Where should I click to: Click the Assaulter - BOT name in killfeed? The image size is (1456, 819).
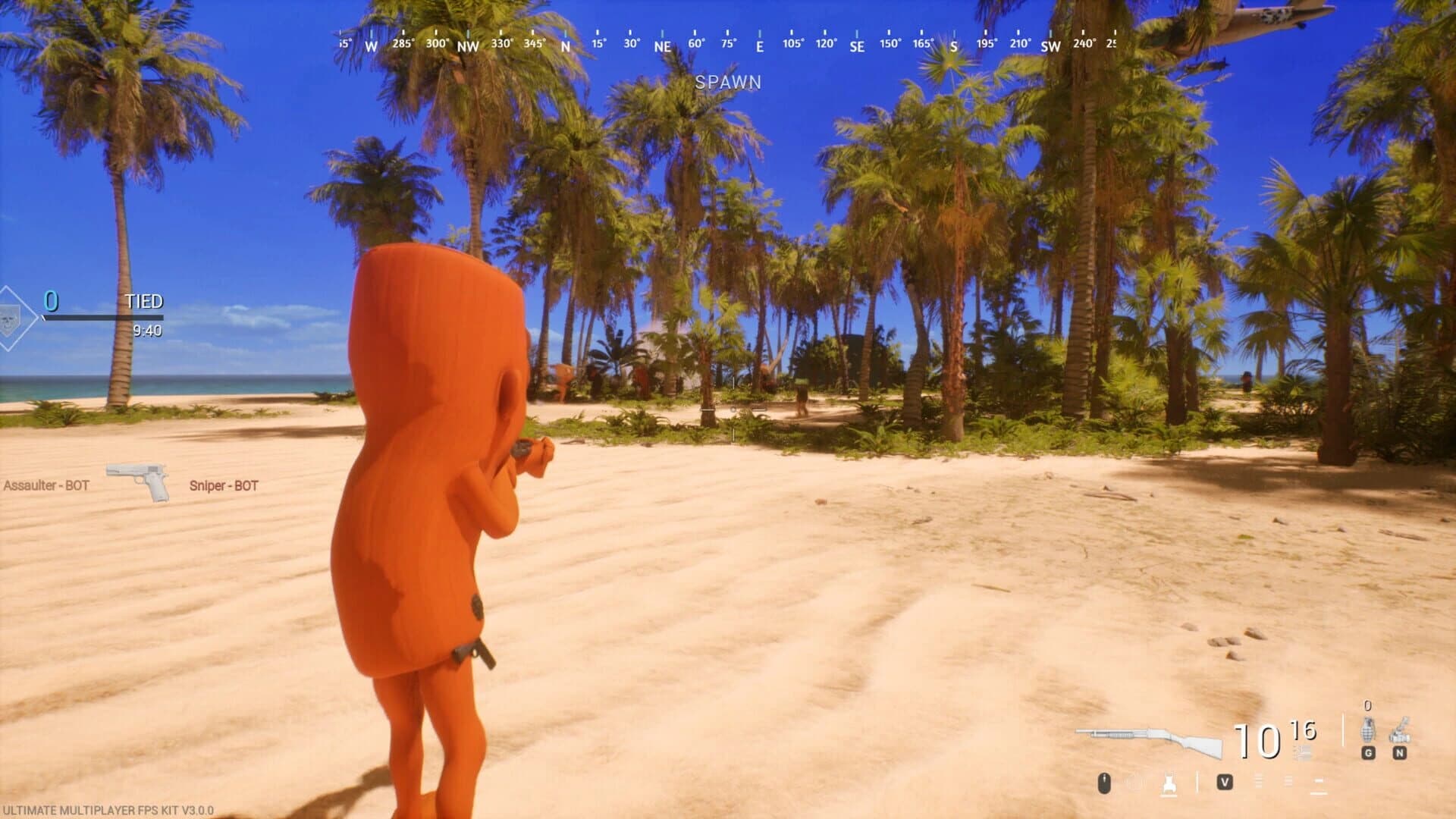45,486
